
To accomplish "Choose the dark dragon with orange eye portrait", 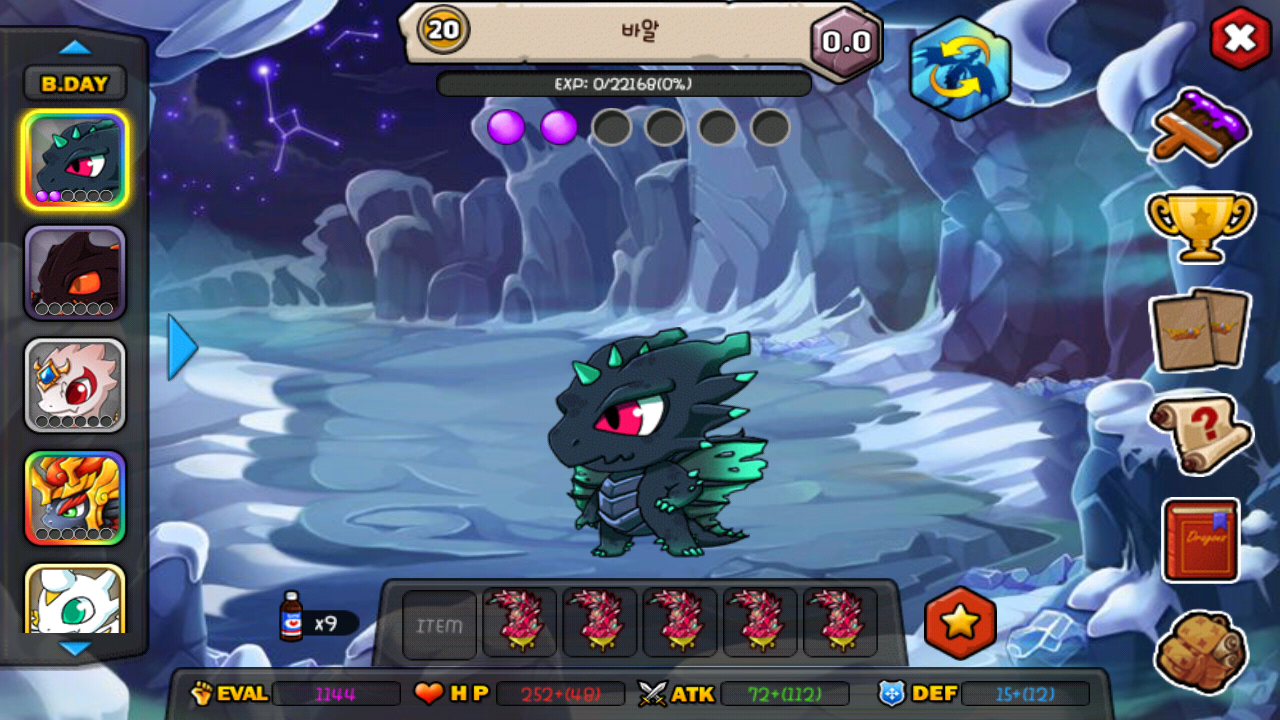I will click(x=75, y=273).
